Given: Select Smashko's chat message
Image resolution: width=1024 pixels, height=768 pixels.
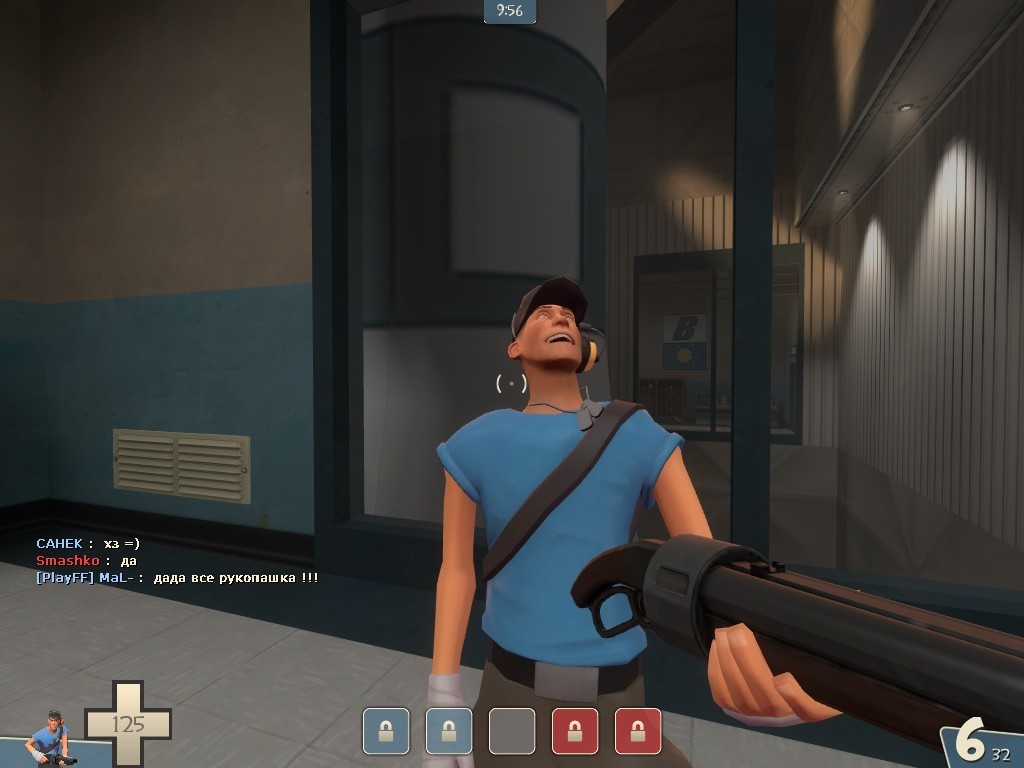Looking at the screenshot, I should [86, 561].
